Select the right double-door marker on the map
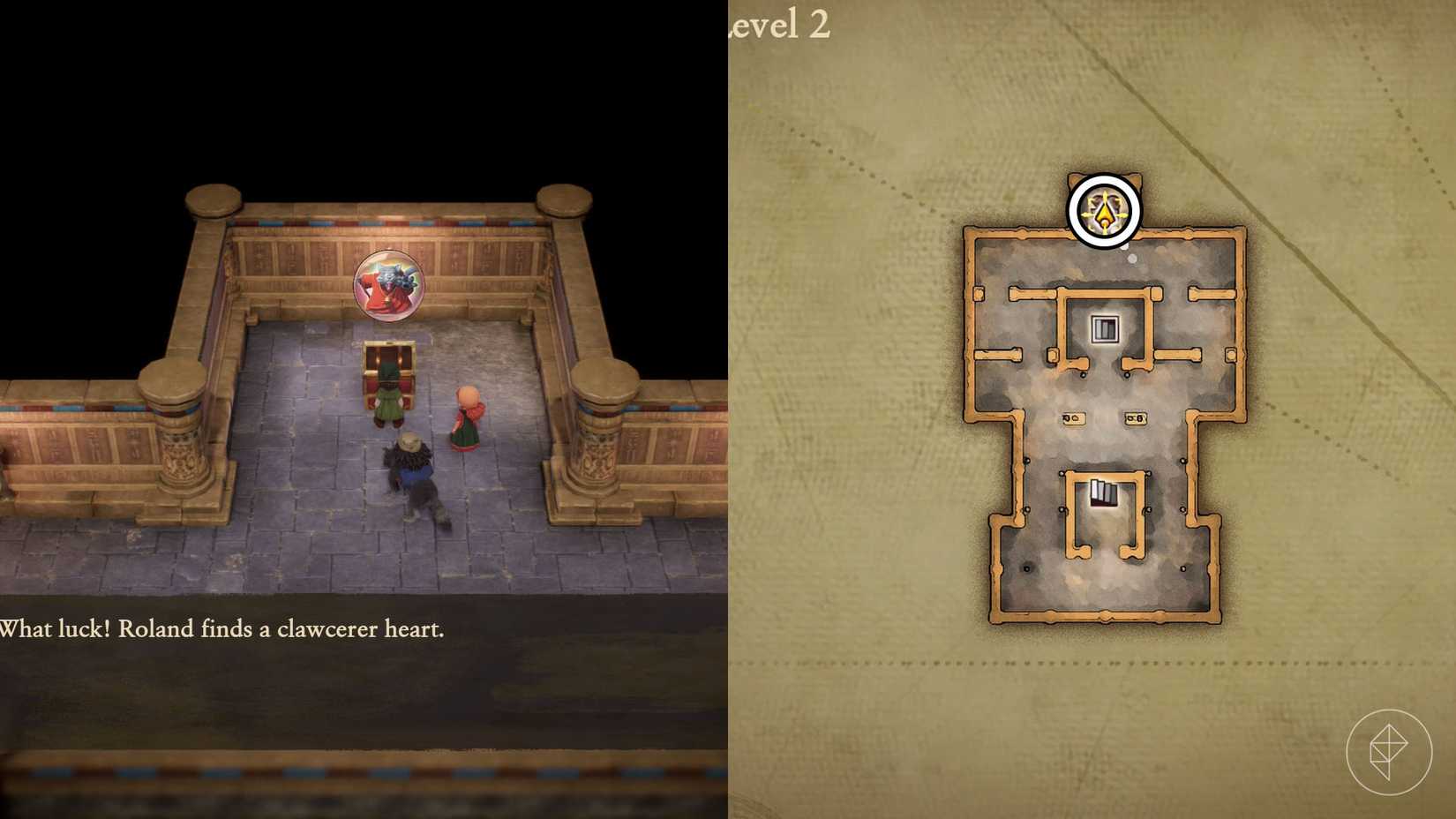1456x819 pixels. tap(1134, 418)
